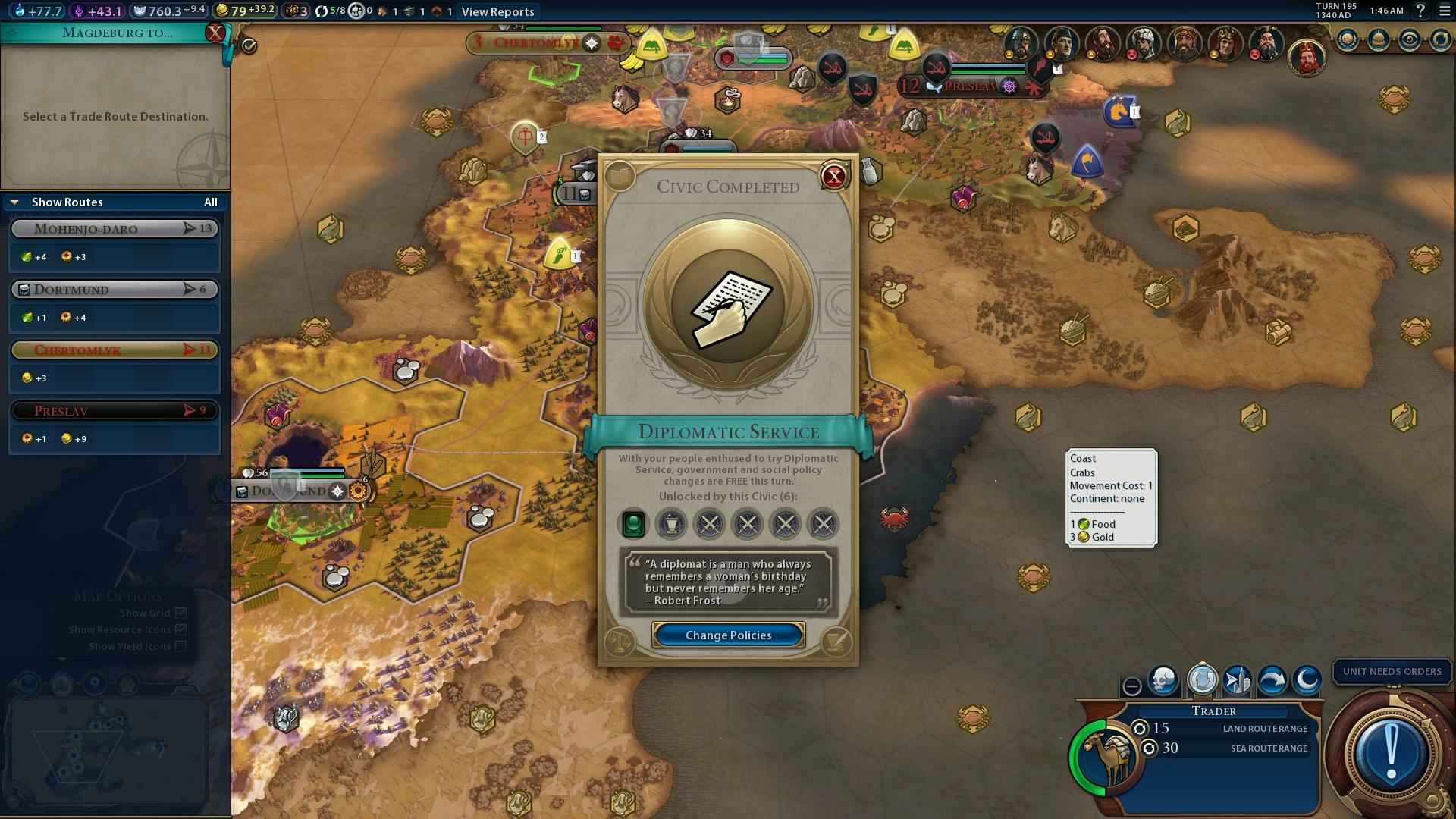Click the trader's sleep crescent moon action
The image size is (1456, 819).
(1307, 679)
